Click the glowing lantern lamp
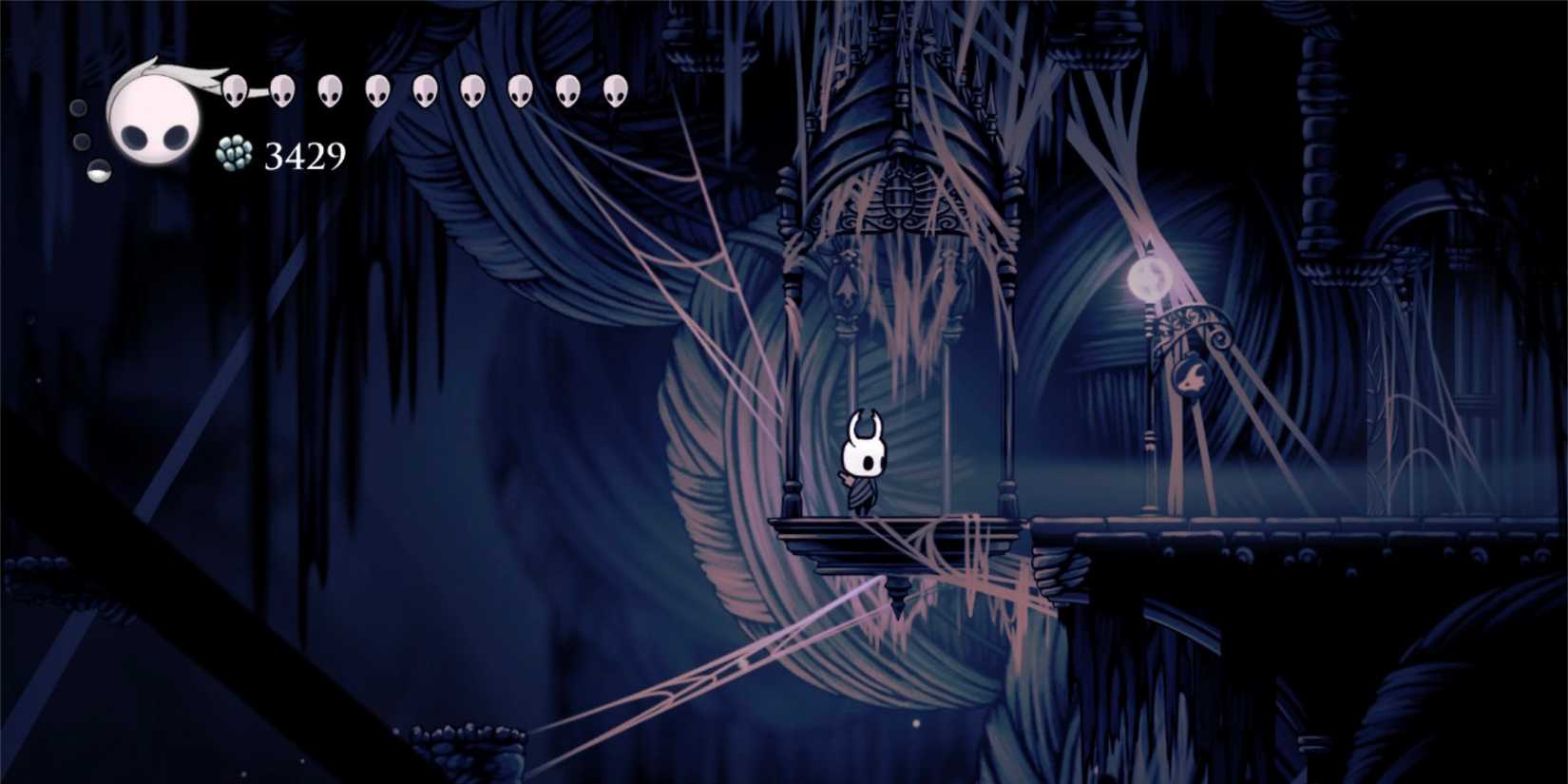 tap(1147, 277)
